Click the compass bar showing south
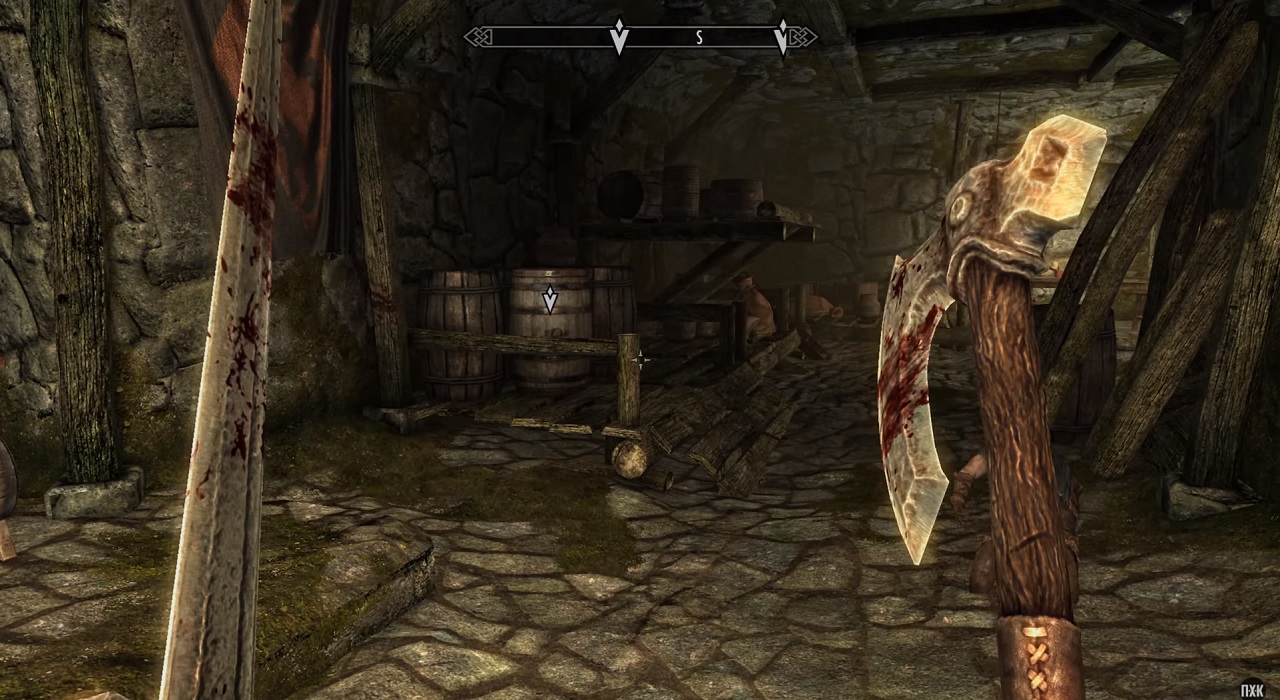The image size is (1280, 700). 640,37
